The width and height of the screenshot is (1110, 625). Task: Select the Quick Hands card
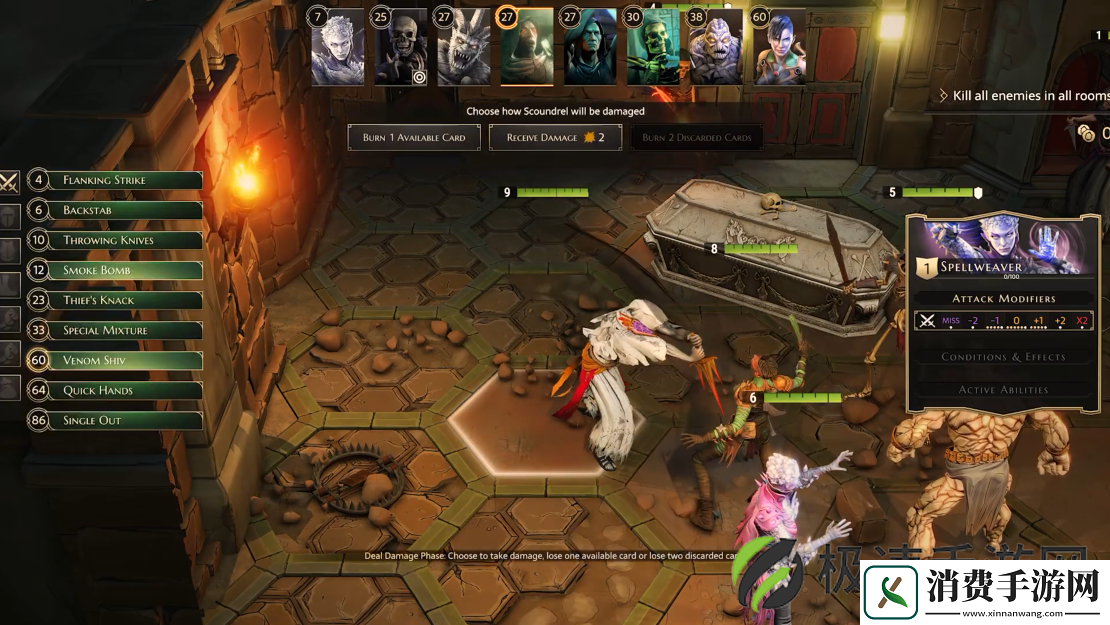pyautogui.click(x=117, y=391)
